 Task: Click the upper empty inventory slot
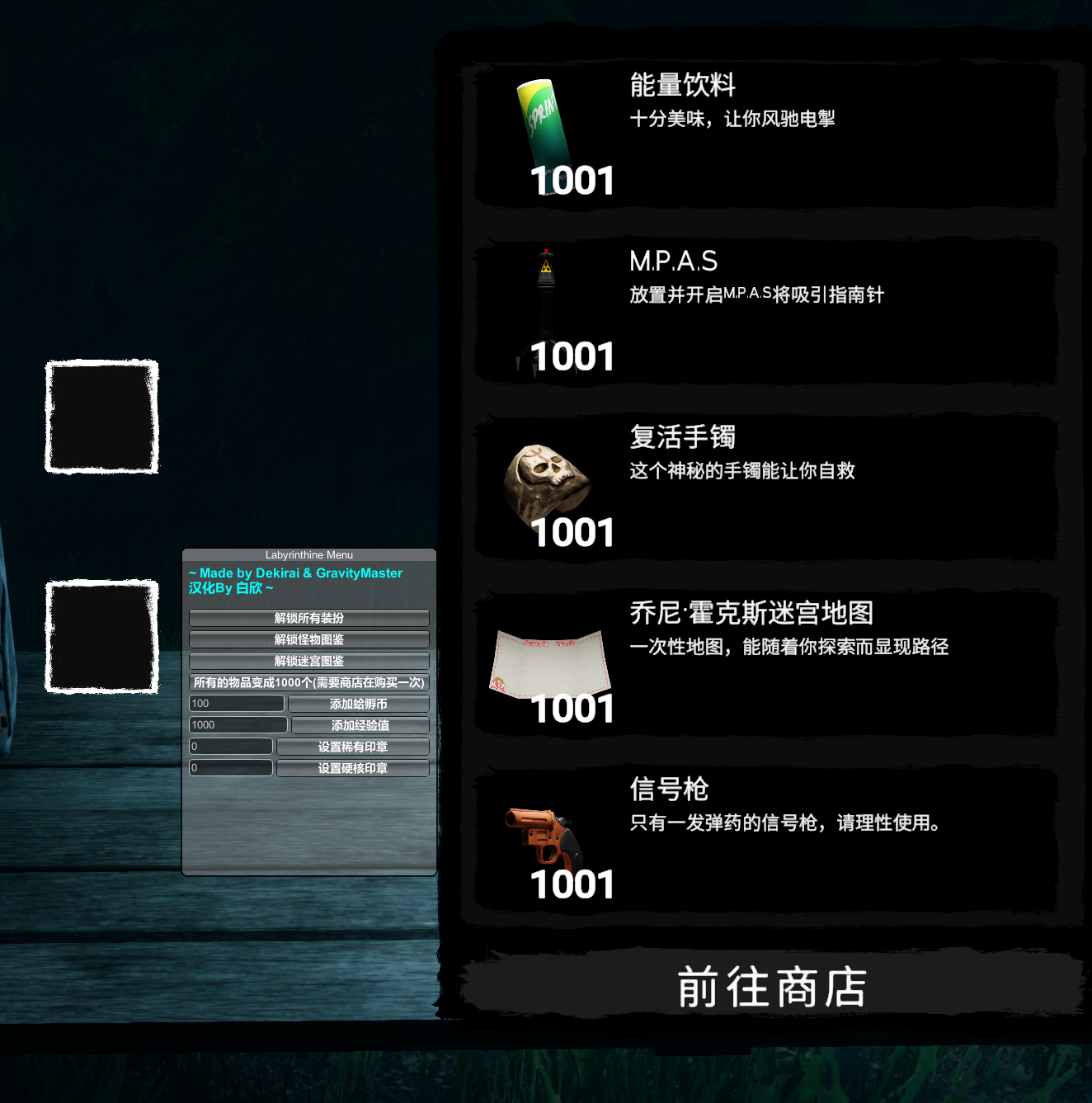pos(101,417)
